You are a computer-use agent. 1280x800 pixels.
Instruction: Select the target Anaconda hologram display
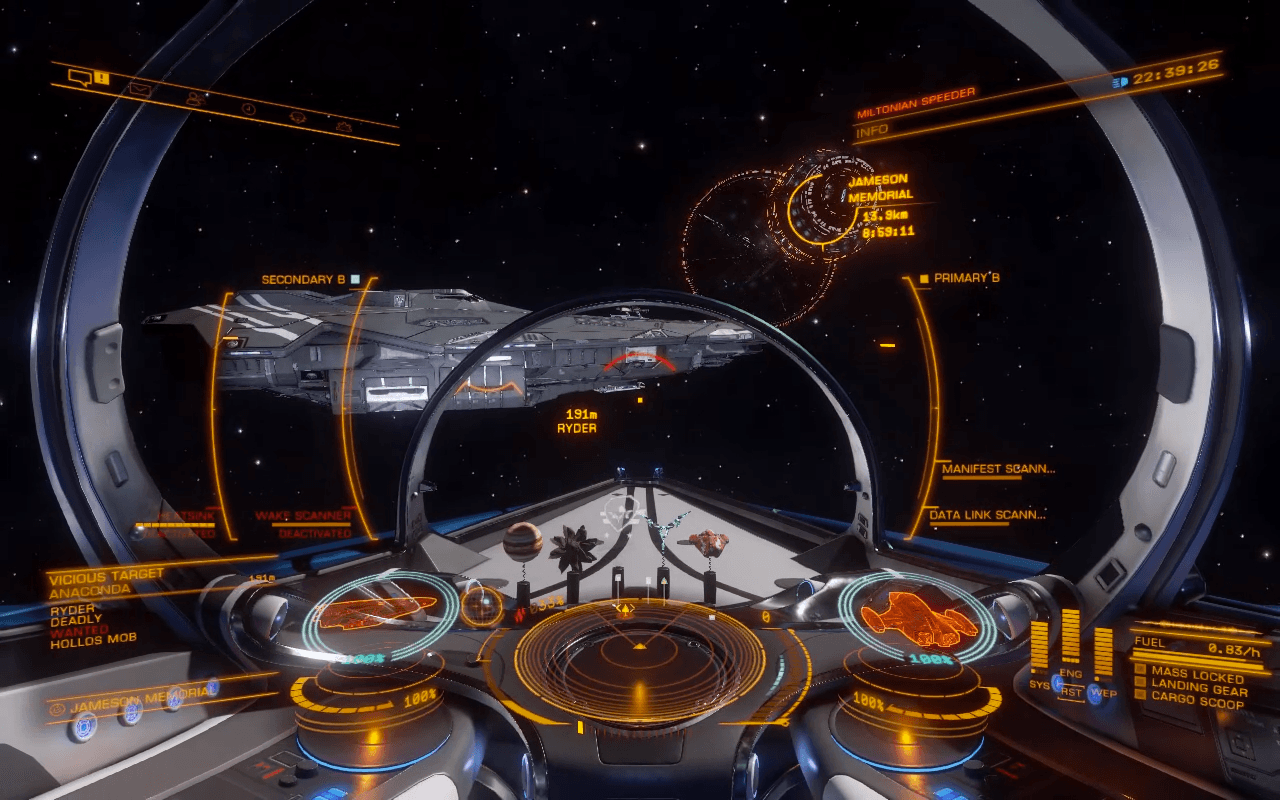[379, 610]
